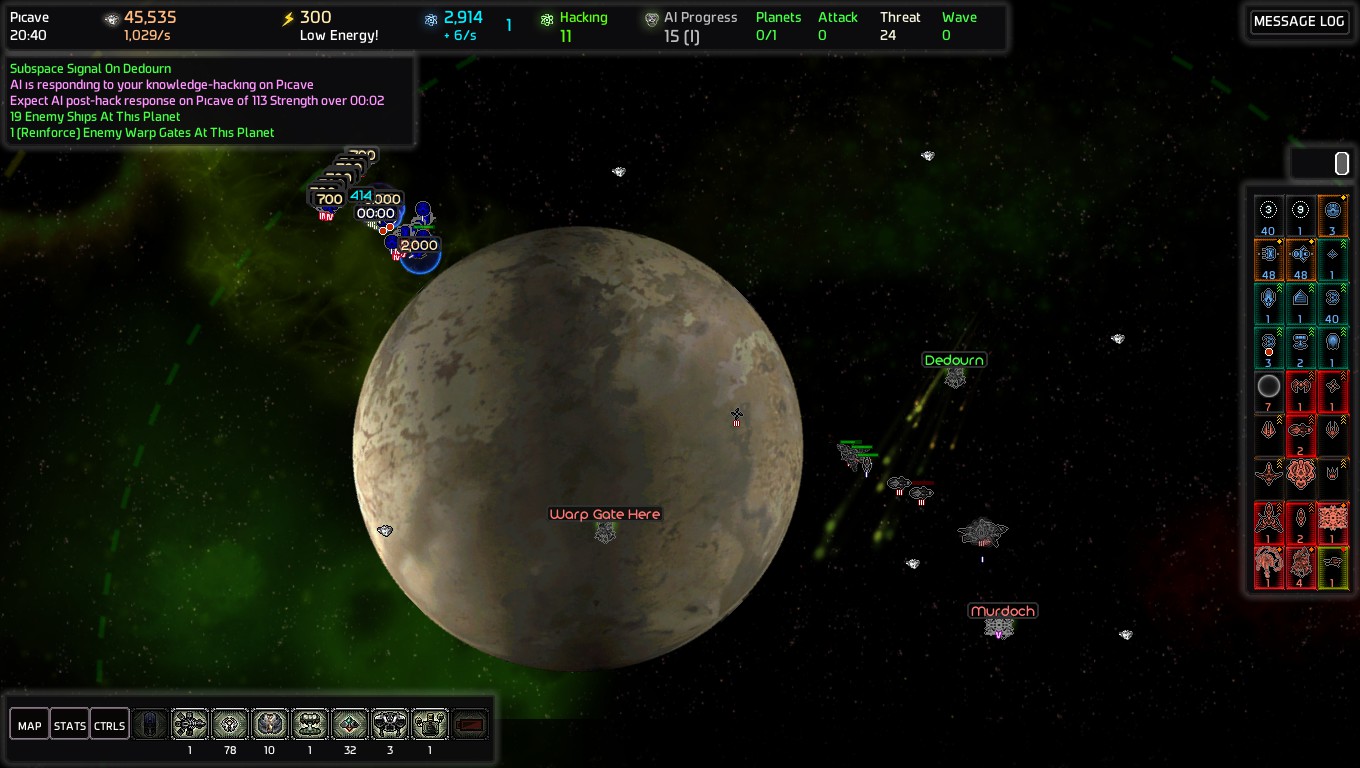
Task: Select the circled 3 group in sidebar
Action: (x=1268, y=215)
